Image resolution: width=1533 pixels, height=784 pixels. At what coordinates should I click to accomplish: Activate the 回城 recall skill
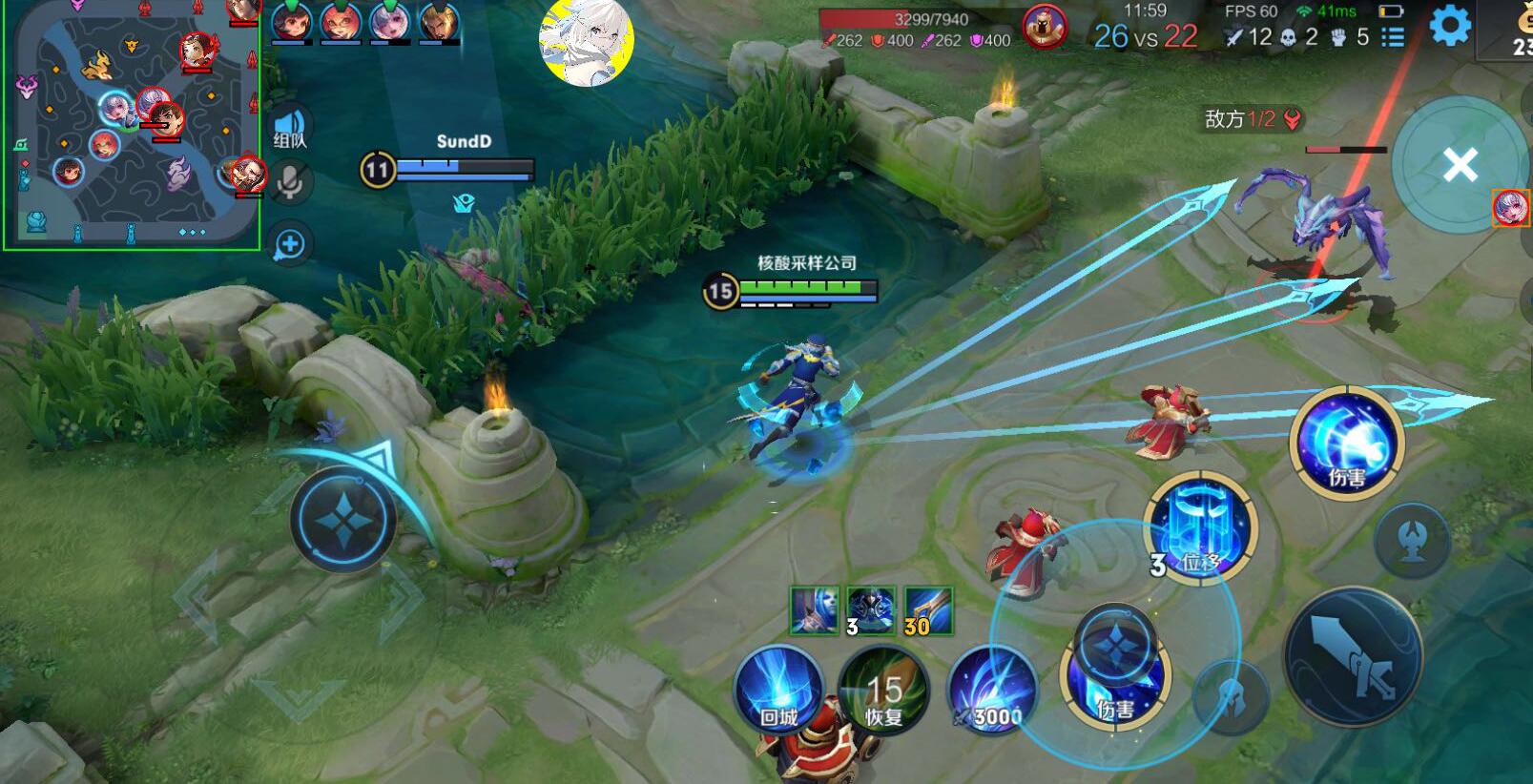(778, 689)
